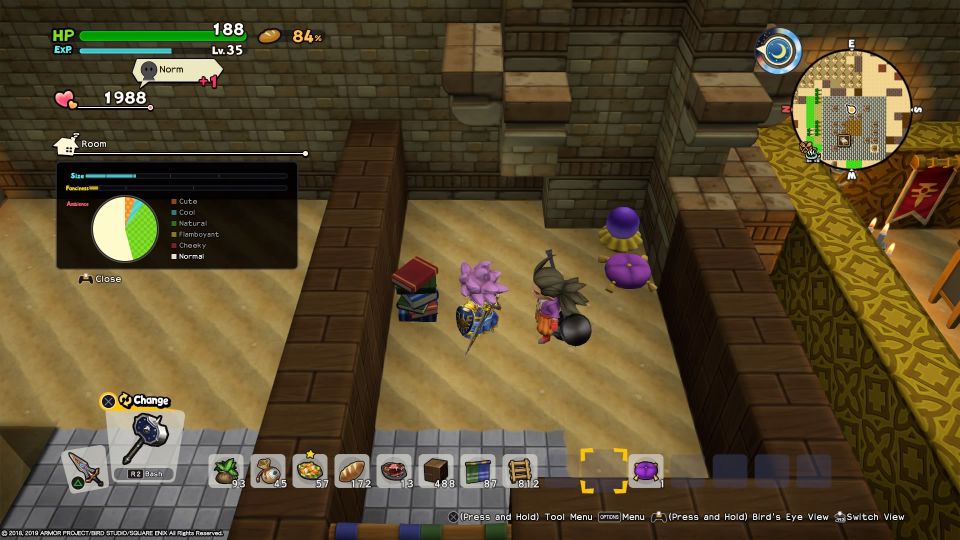Viewport: 960px width, 540px height.
Task: Click the pink hearts gratitude icon
Action: (65, 99)
